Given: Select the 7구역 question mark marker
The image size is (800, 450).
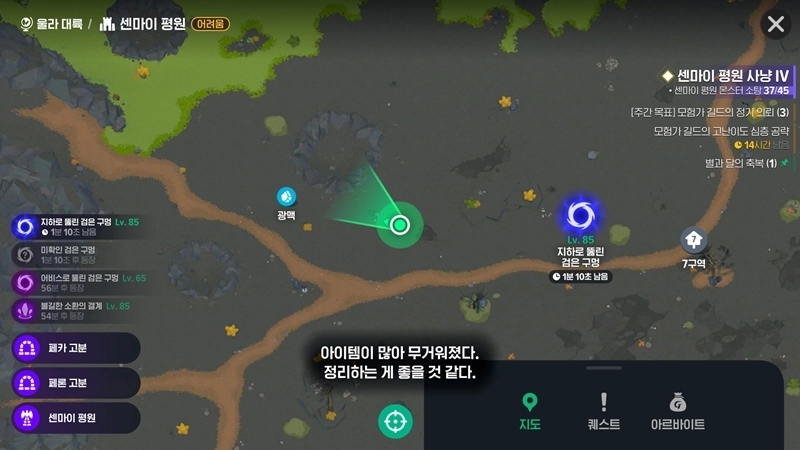Looking at the screenshot, I should point(694,240).
